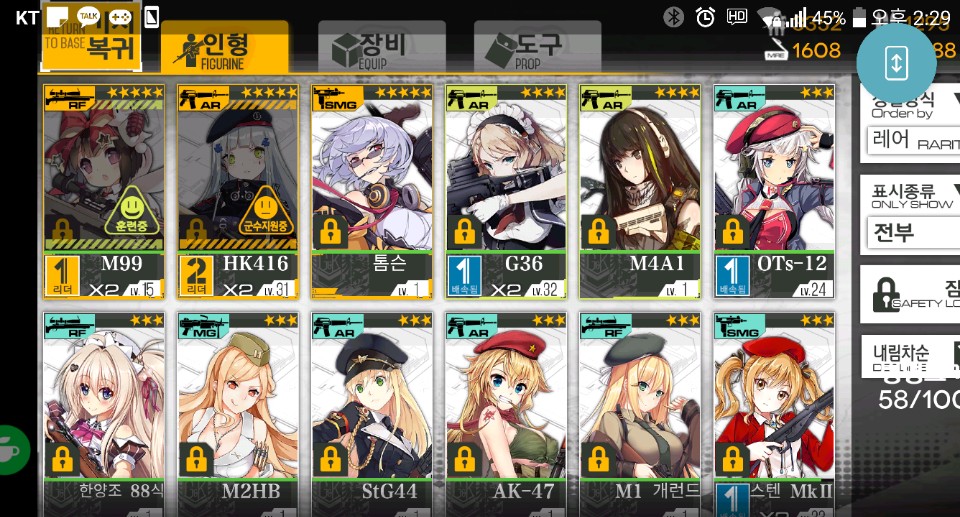Select the 한양조 88식 doll card
This screenshot has width=960, height=517.
tap(103, 410)
